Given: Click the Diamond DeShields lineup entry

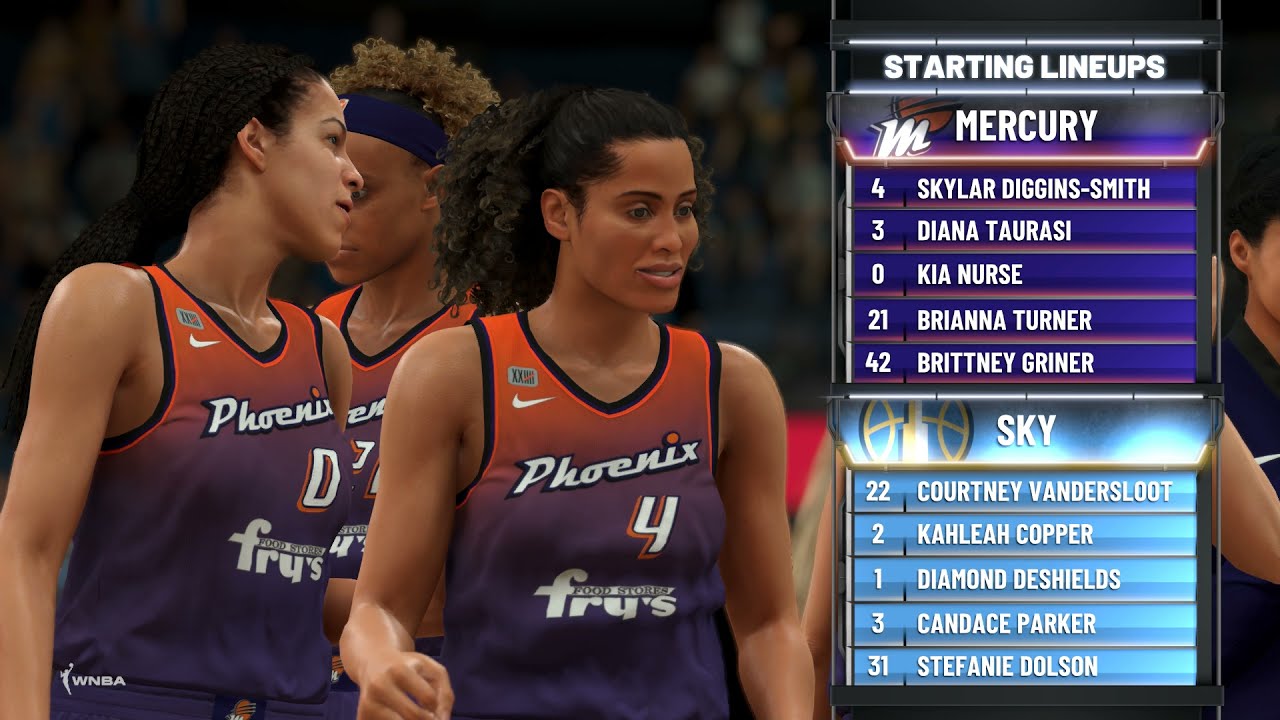Looking at the screenshot, I should coord(1025,579).
